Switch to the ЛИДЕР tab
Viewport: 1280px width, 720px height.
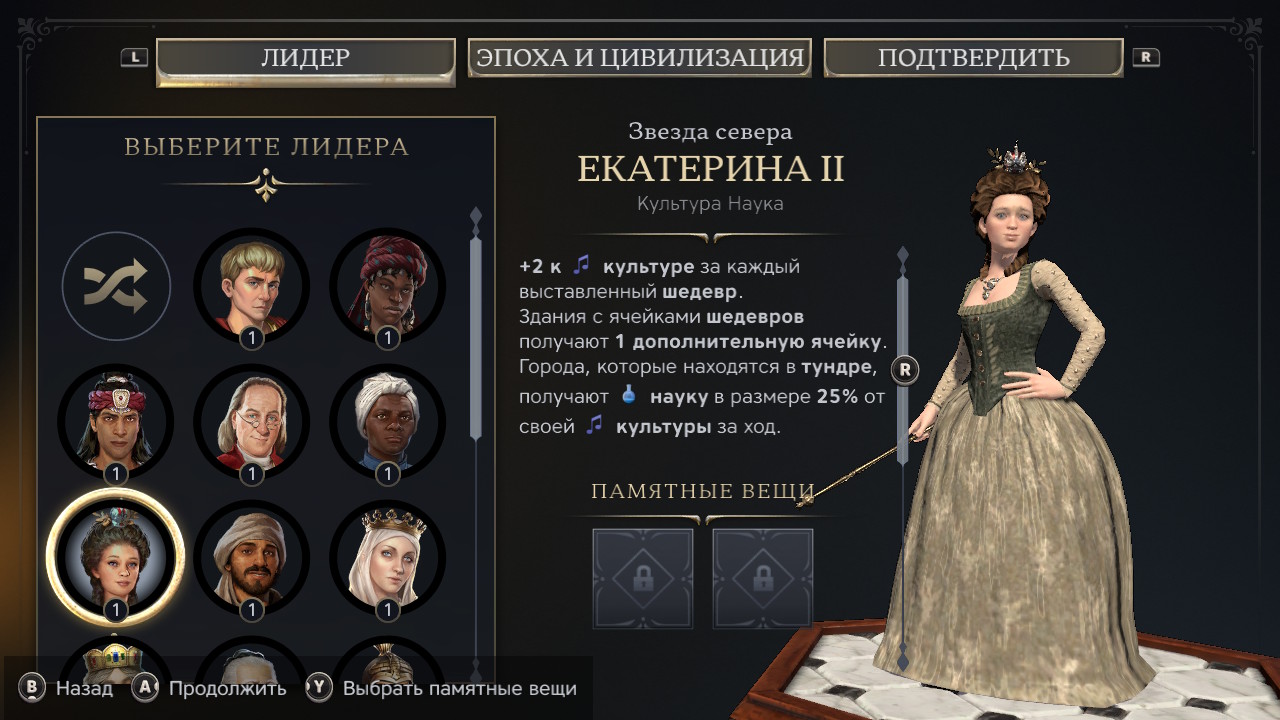click(305, 58)
